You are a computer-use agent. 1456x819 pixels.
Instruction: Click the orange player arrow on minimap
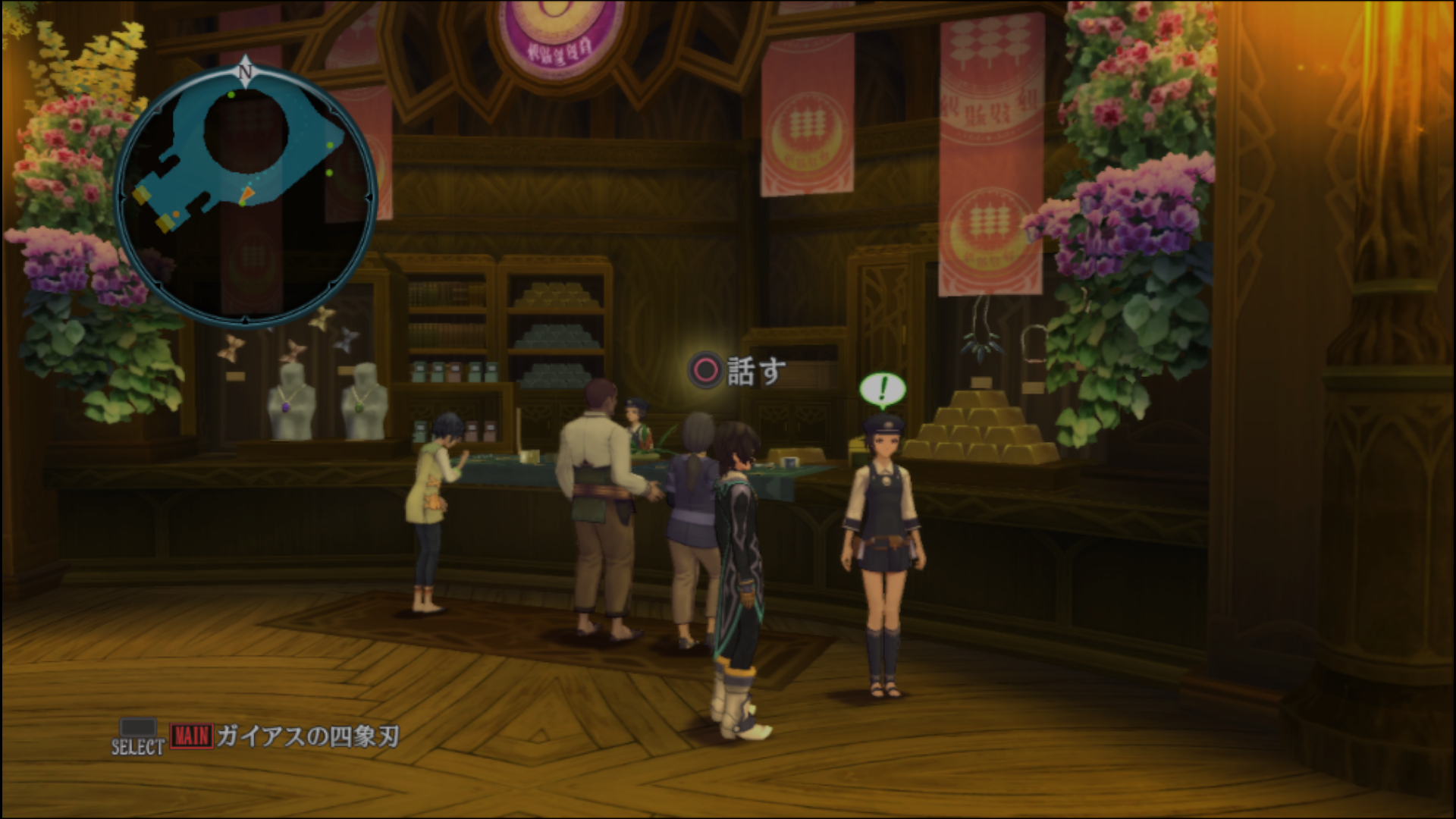click(x=246, y=197)
